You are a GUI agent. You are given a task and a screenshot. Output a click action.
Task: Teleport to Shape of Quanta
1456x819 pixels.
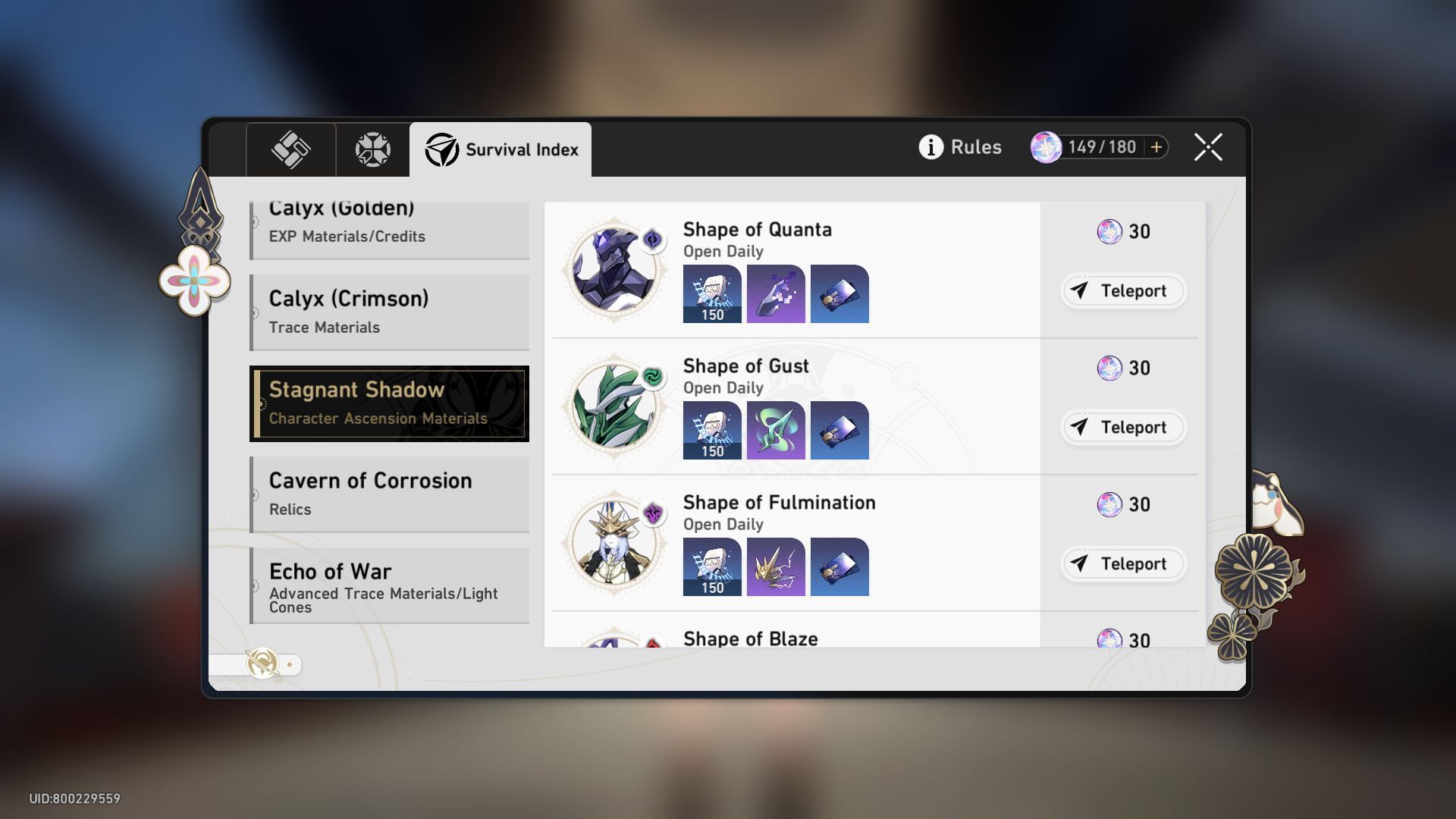click(x=1122, y=290)
